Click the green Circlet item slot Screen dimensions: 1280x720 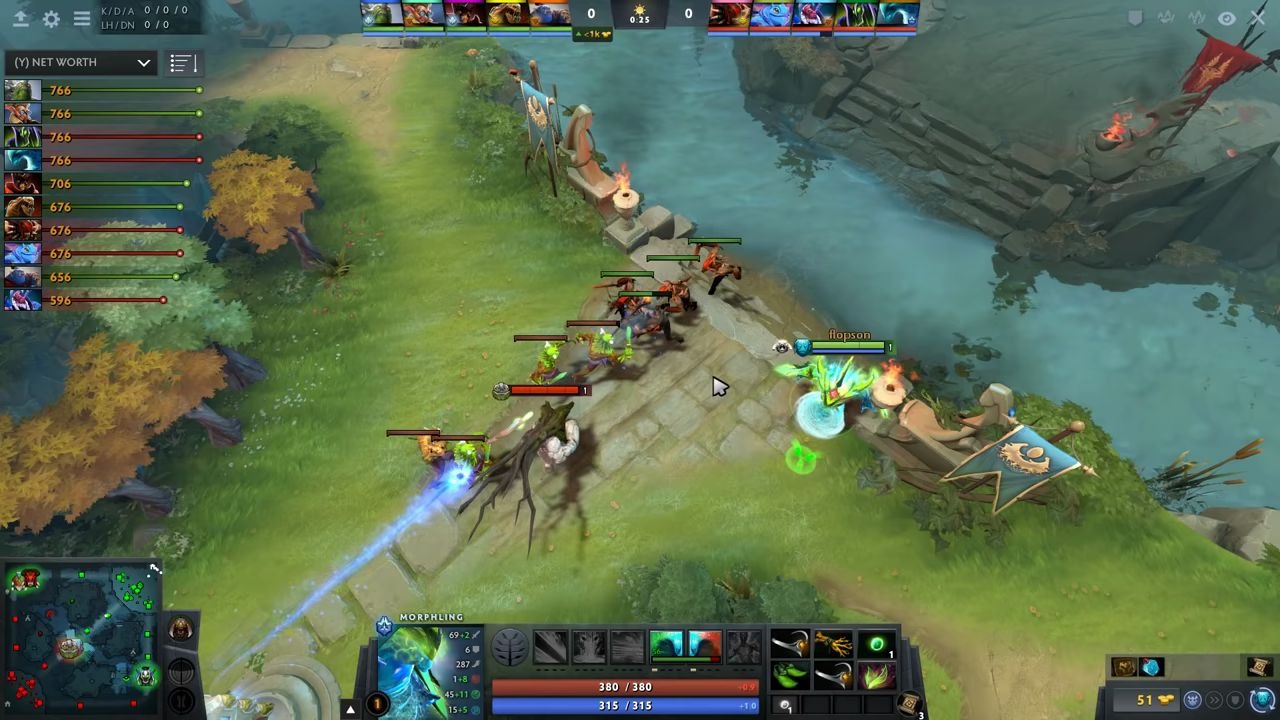[877, 645]
